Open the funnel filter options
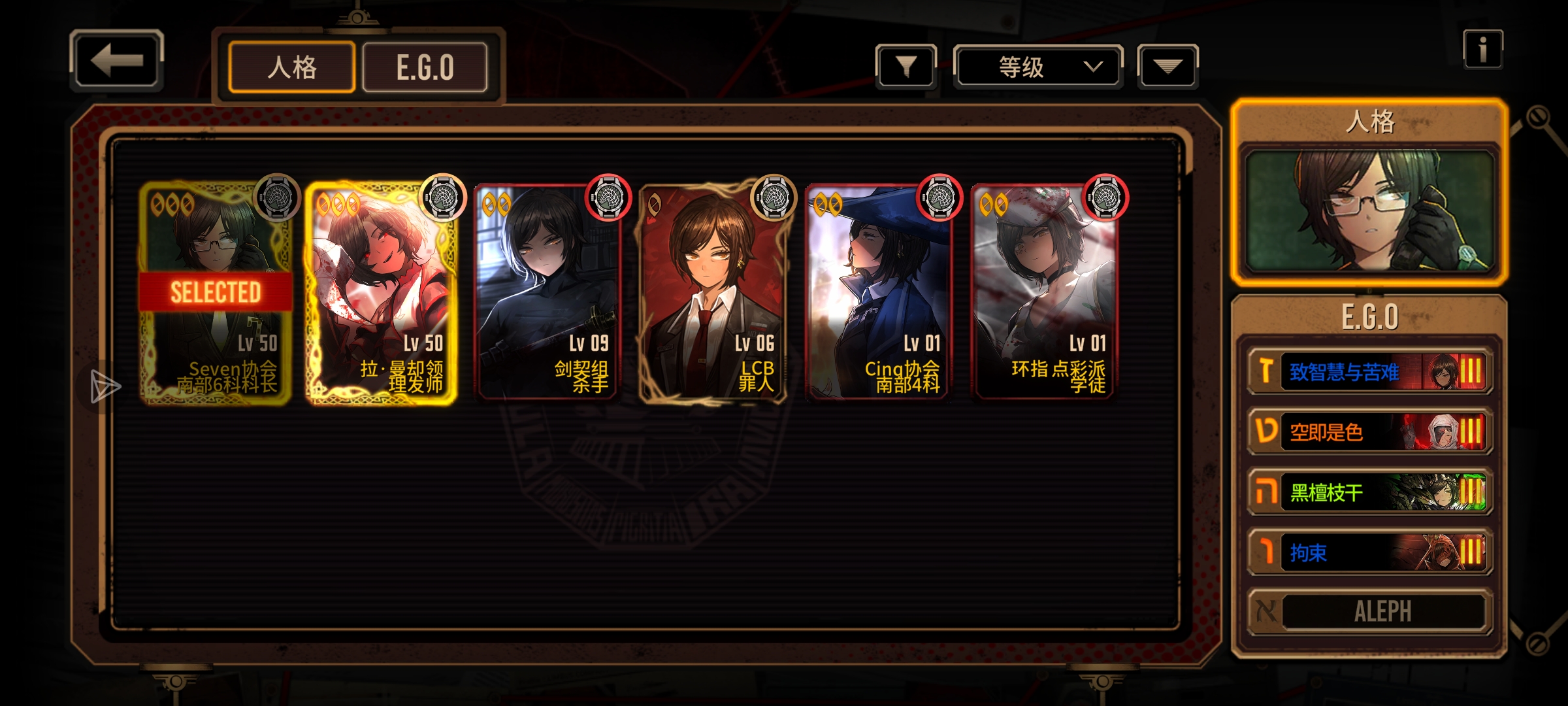 tap(906, 66)
